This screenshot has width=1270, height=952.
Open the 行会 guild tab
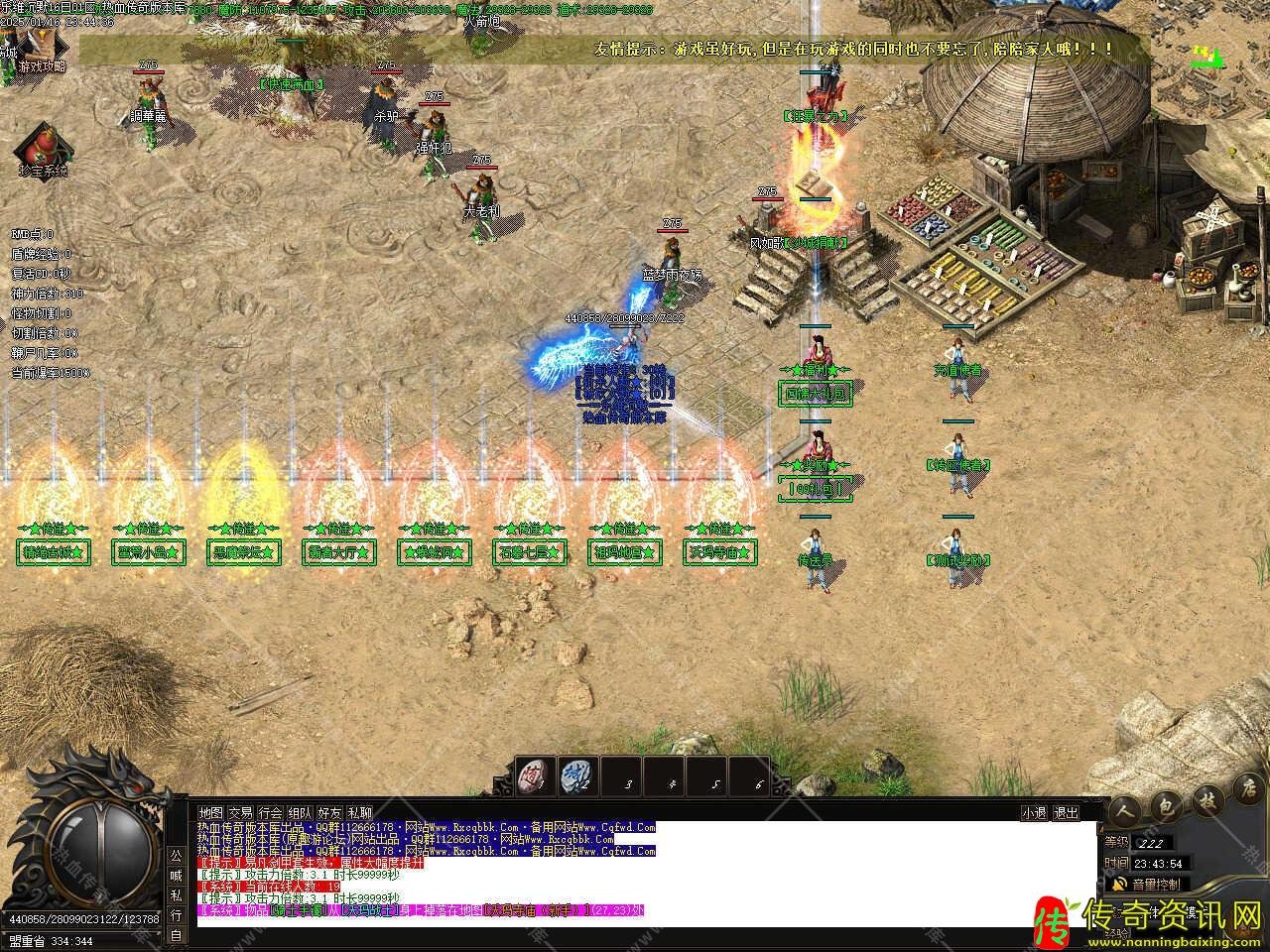pyautogui.click(x=270, y=812)
